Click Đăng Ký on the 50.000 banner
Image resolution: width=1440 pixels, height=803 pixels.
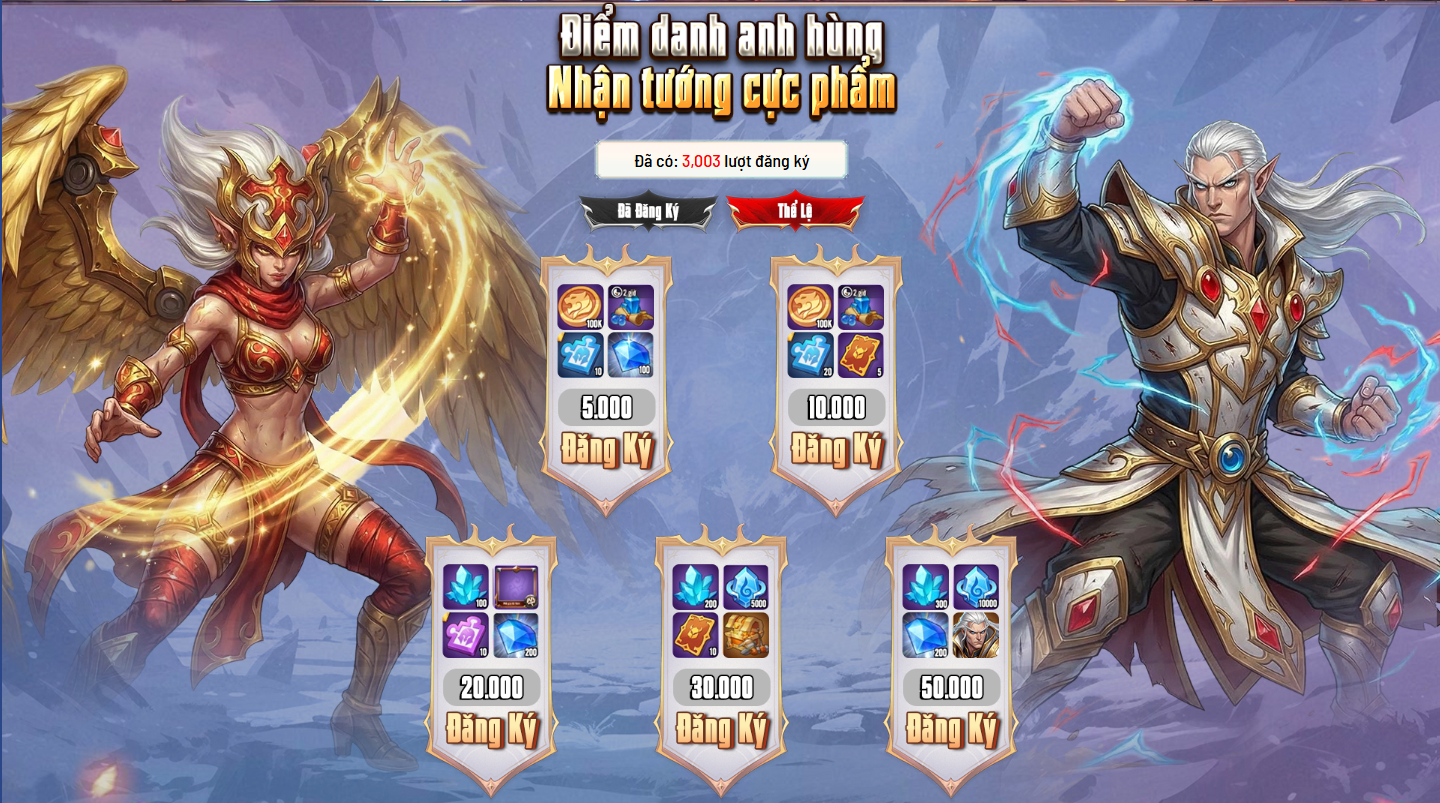951,729
